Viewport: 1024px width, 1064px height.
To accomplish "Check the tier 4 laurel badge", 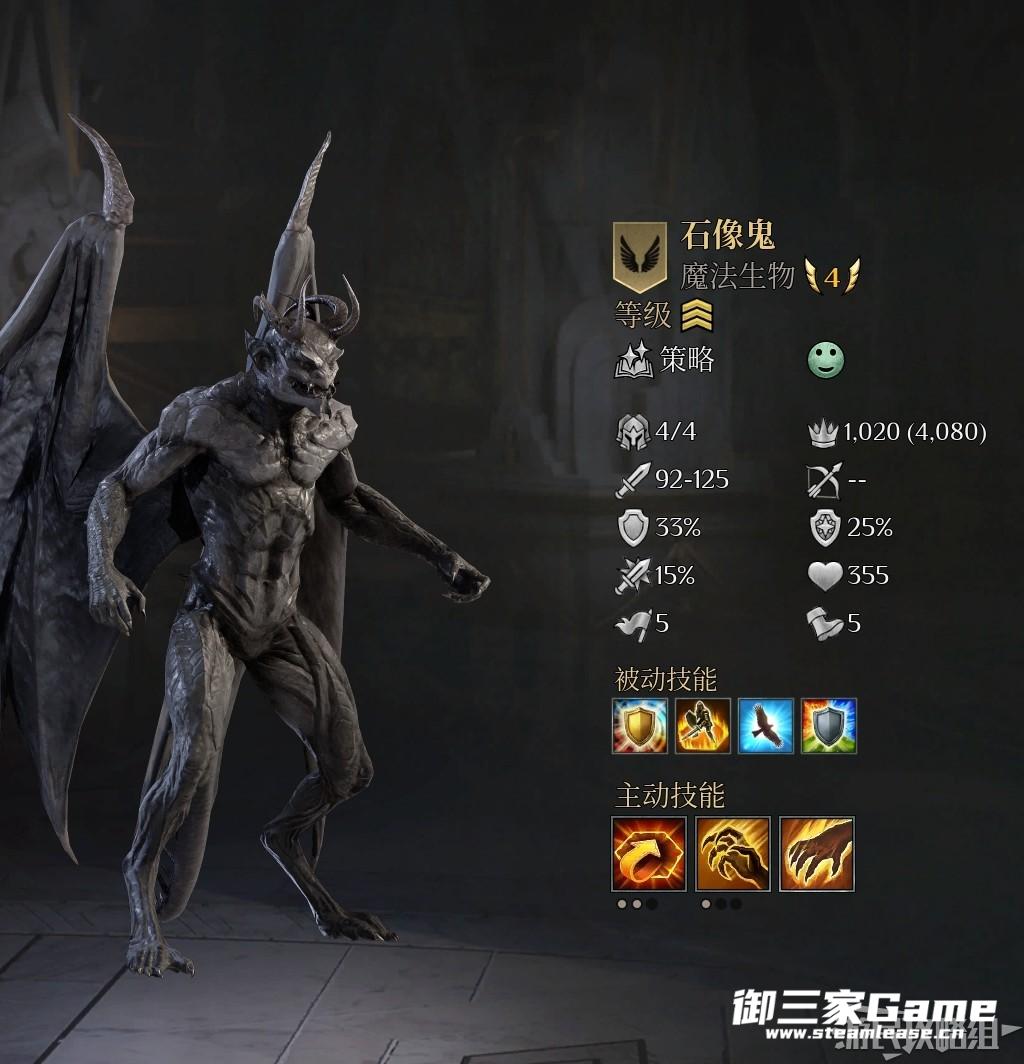I will point(832,277).
